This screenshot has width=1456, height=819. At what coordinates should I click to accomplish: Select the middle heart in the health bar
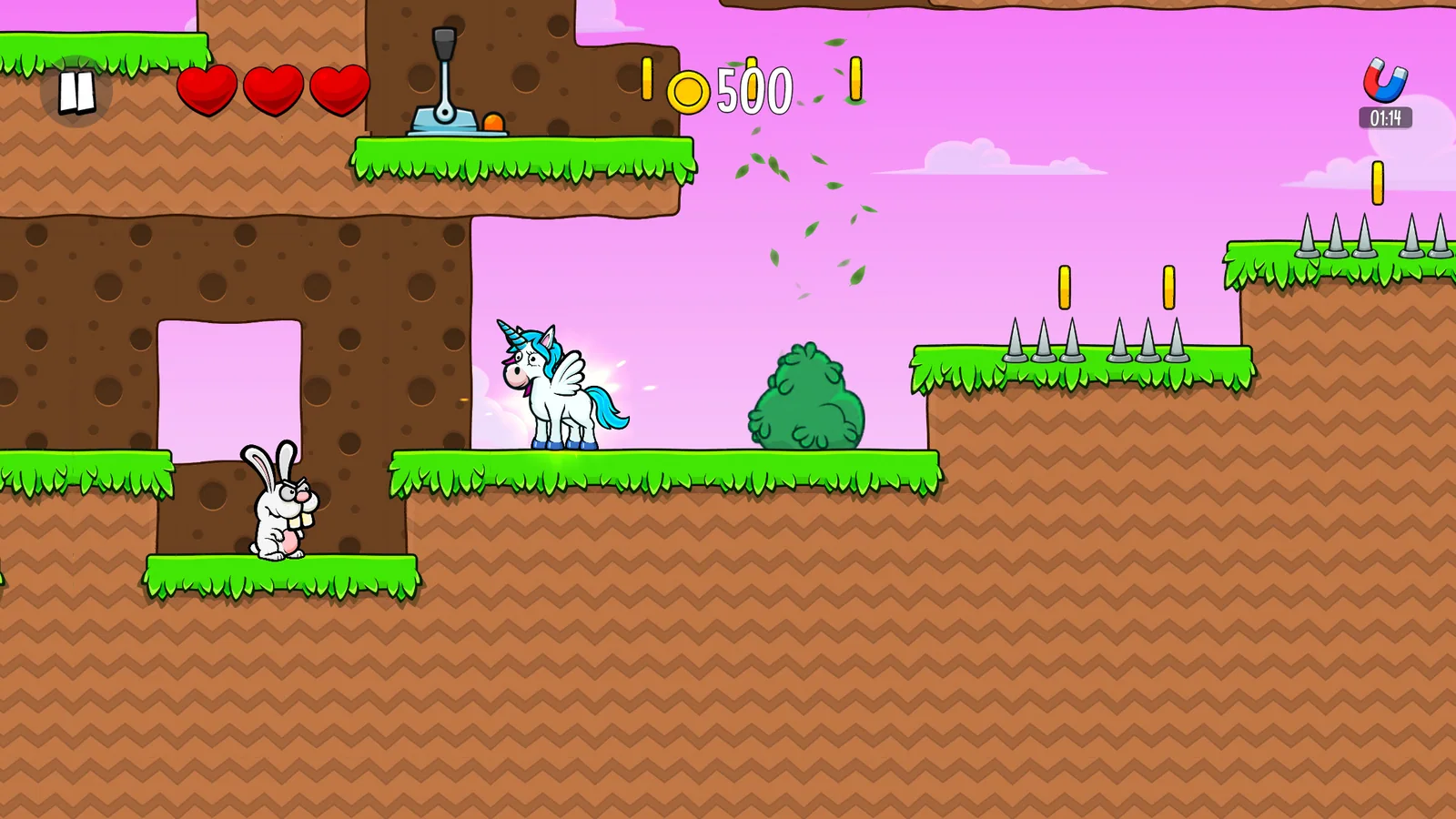pos(273,91)
